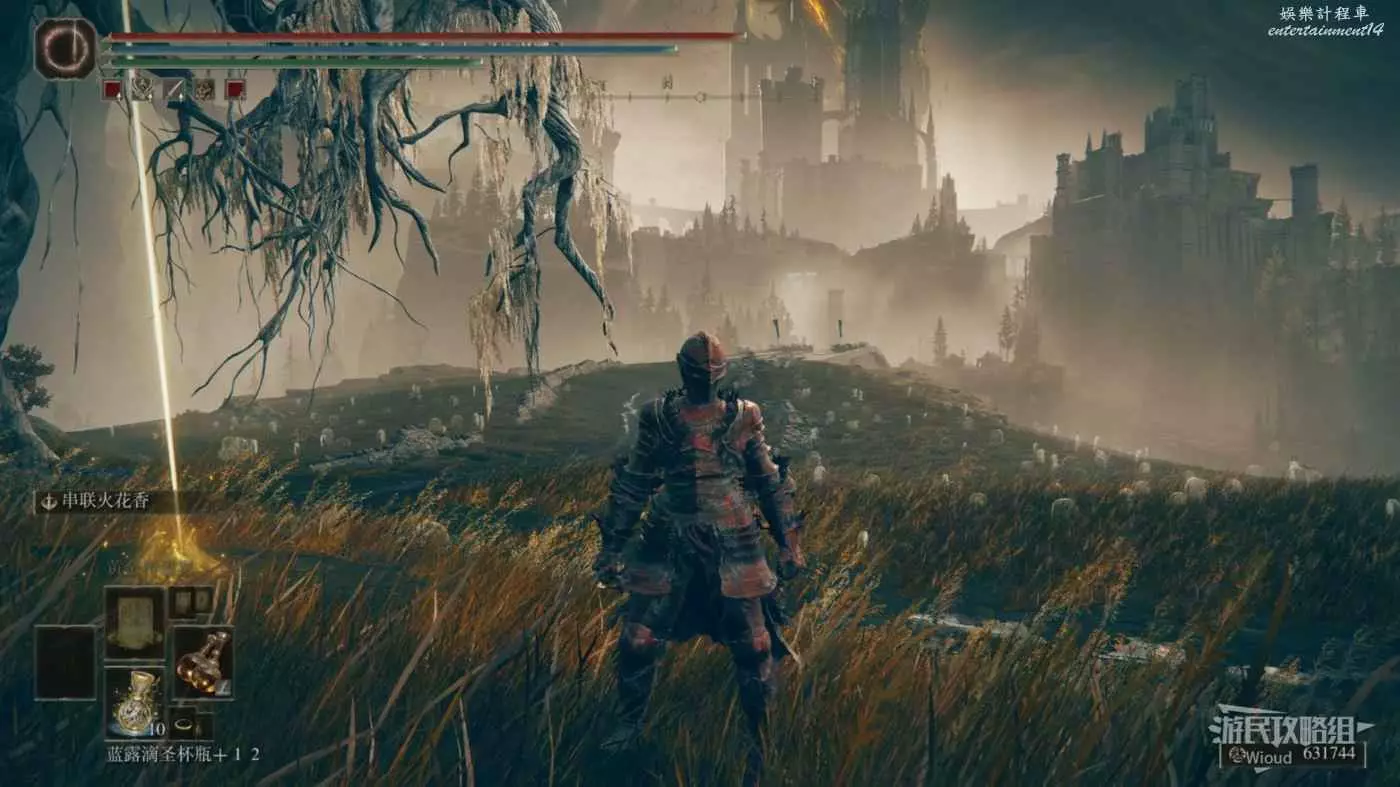
Task: Inspect the sword status effect icon
Action: pos(172,89)
